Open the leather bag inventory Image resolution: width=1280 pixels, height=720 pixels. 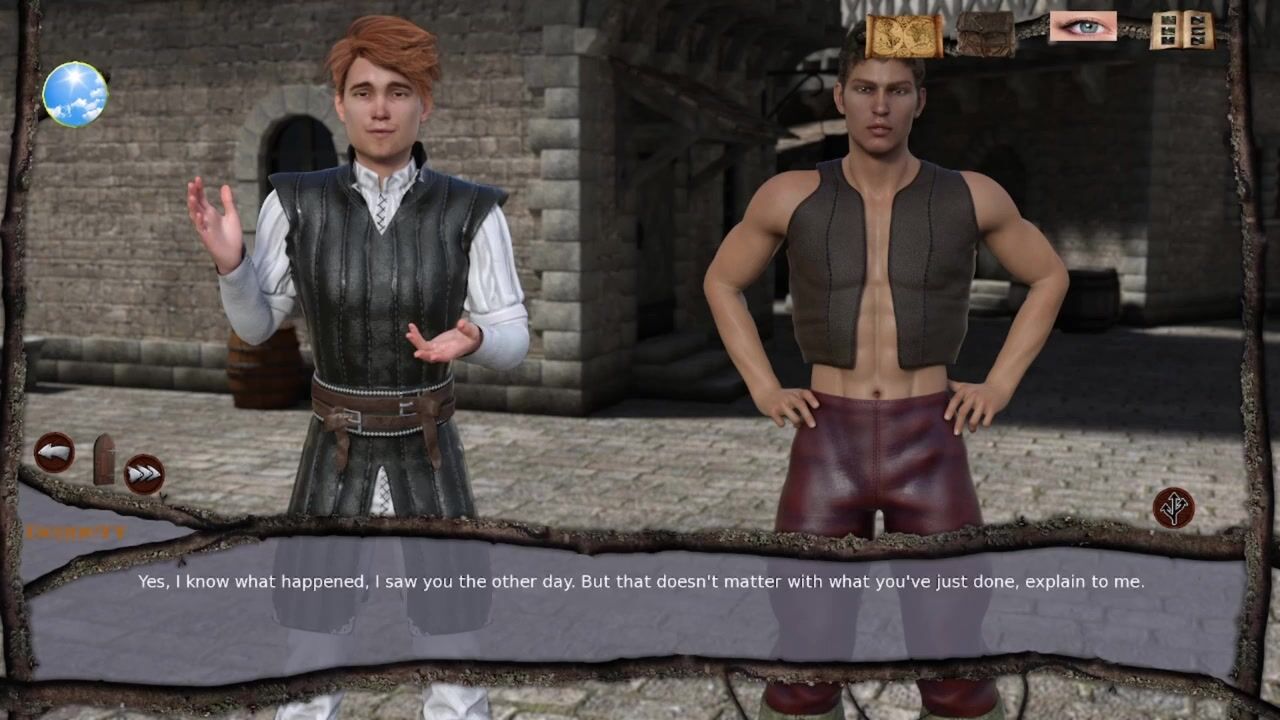click(x=985, y=33)
